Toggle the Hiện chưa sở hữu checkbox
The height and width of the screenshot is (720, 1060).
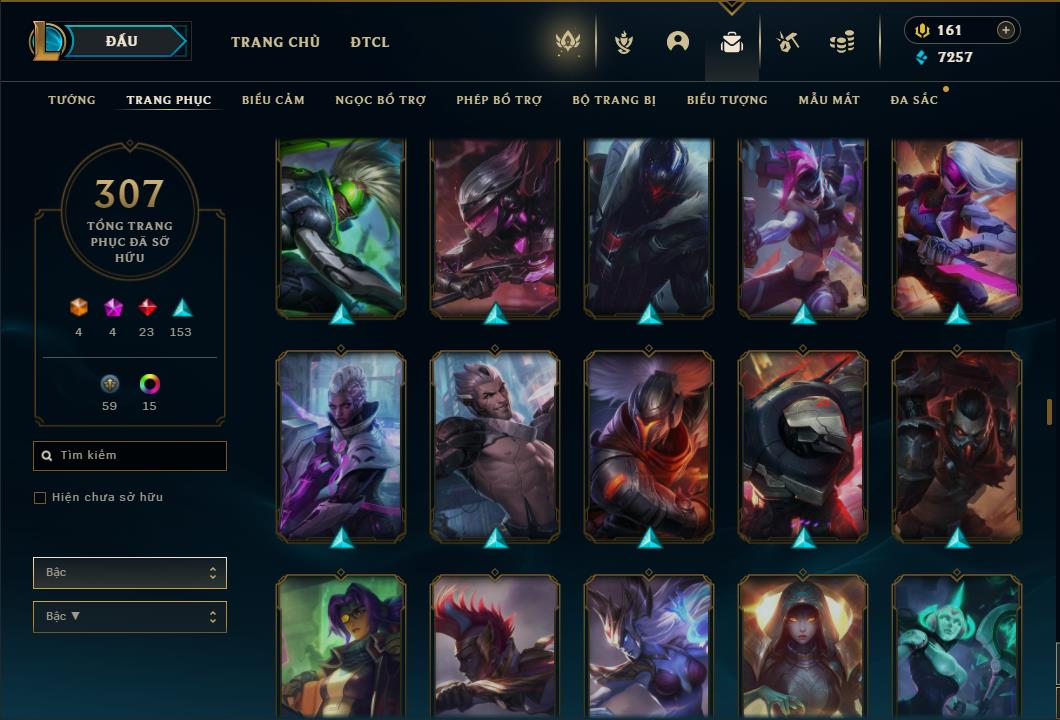40,498
